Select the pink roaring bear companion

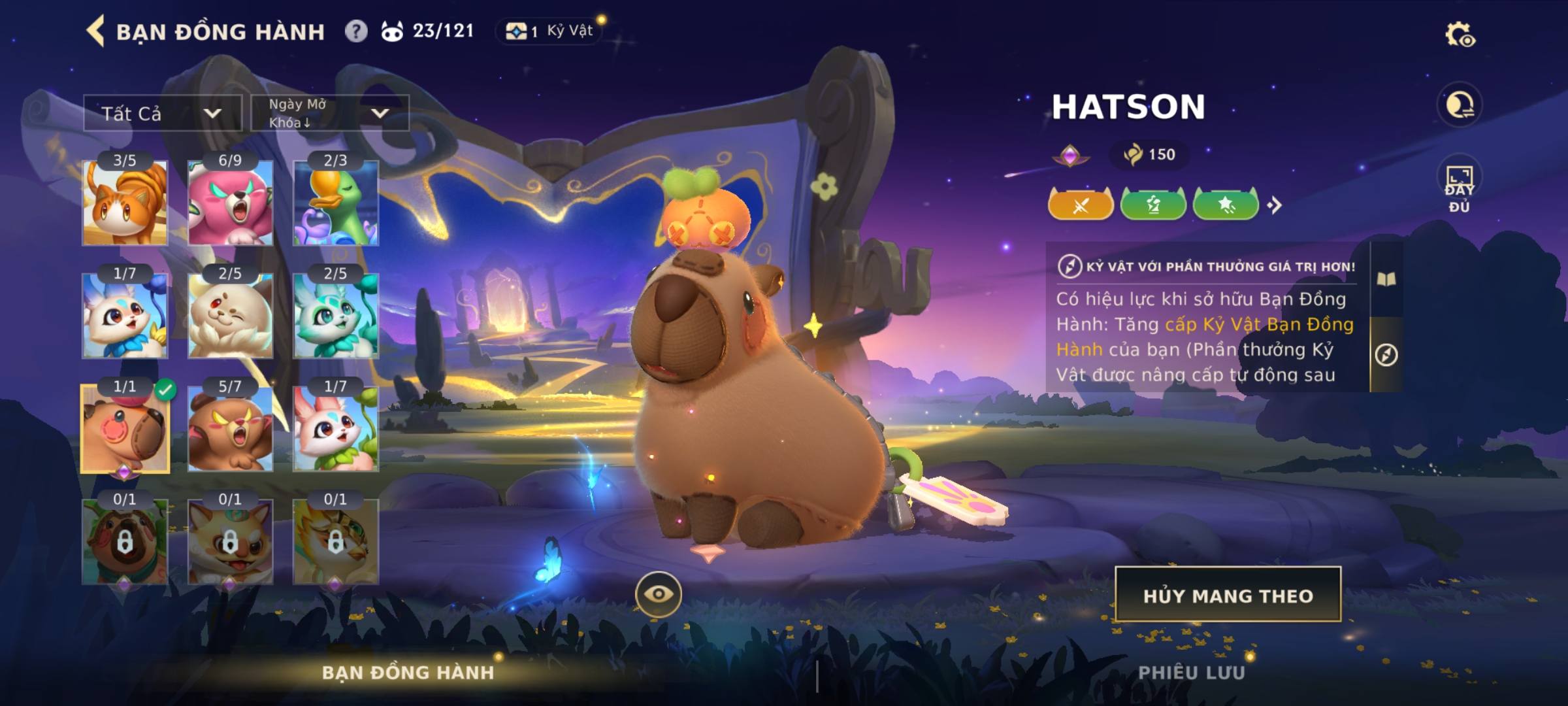coord(230,203)
